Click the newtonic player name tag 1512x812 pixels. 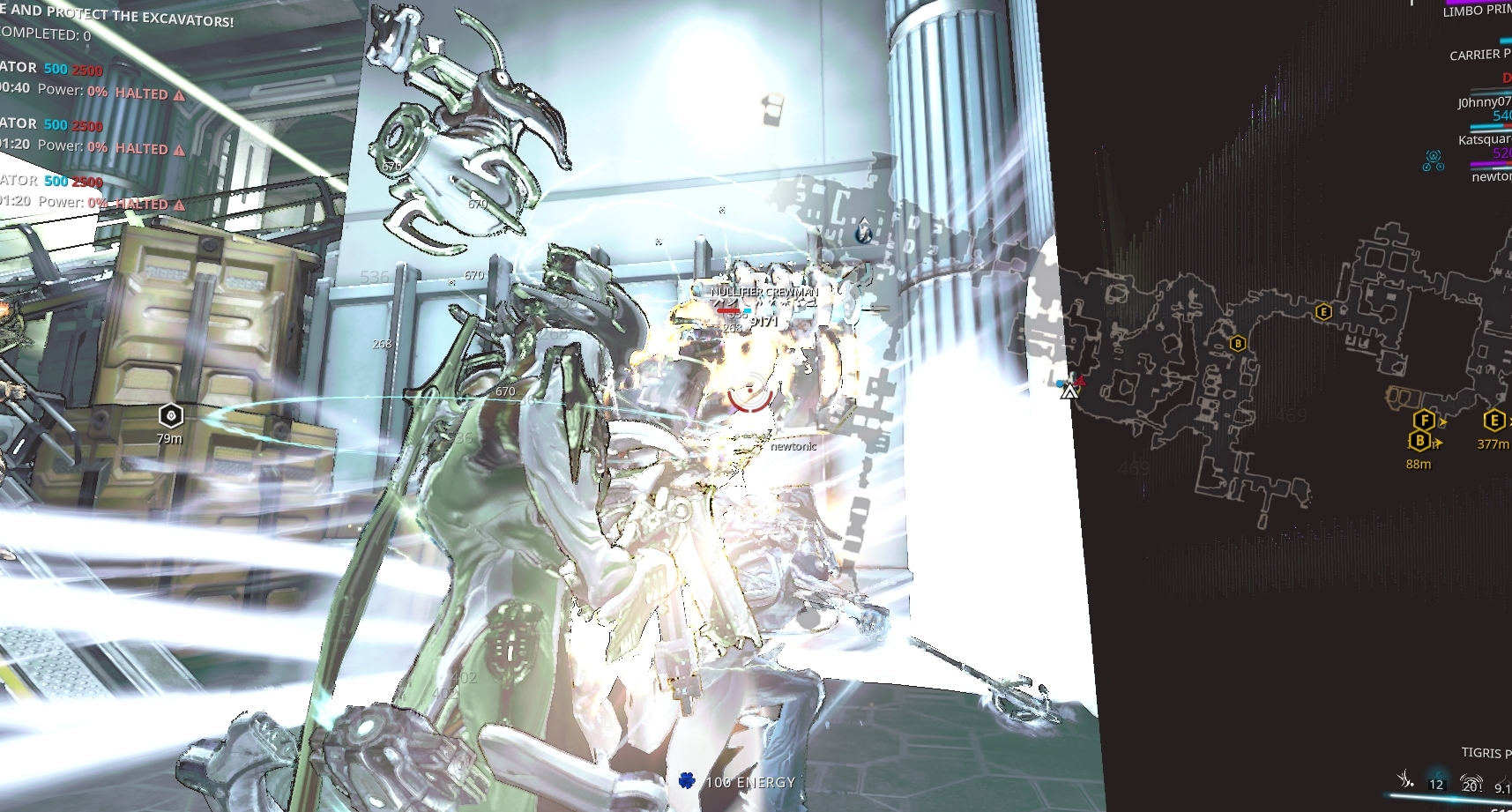793,447
